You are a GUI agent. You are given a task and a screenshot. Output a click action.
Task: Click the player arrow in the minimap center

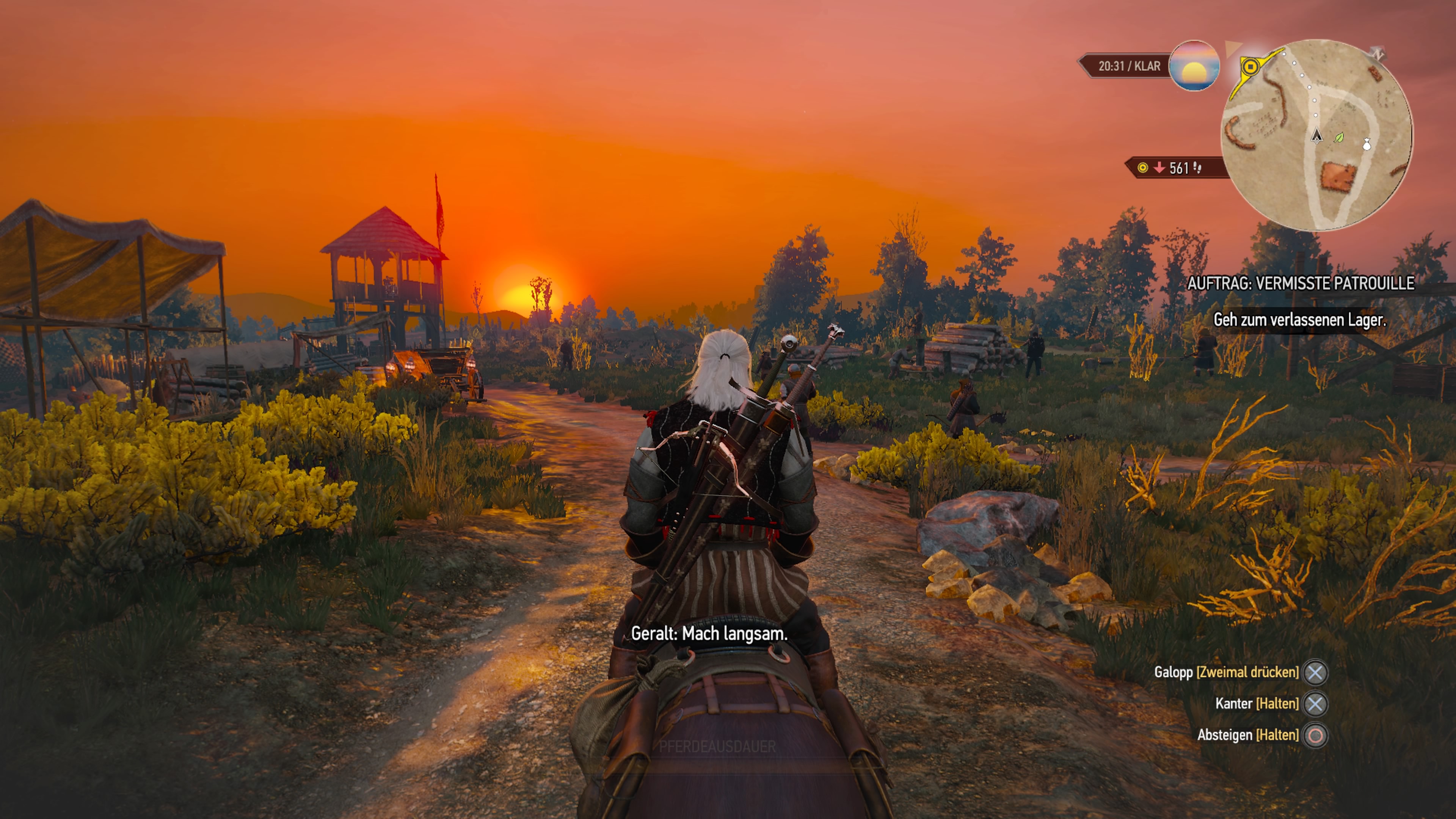(x=1317, y=138)
